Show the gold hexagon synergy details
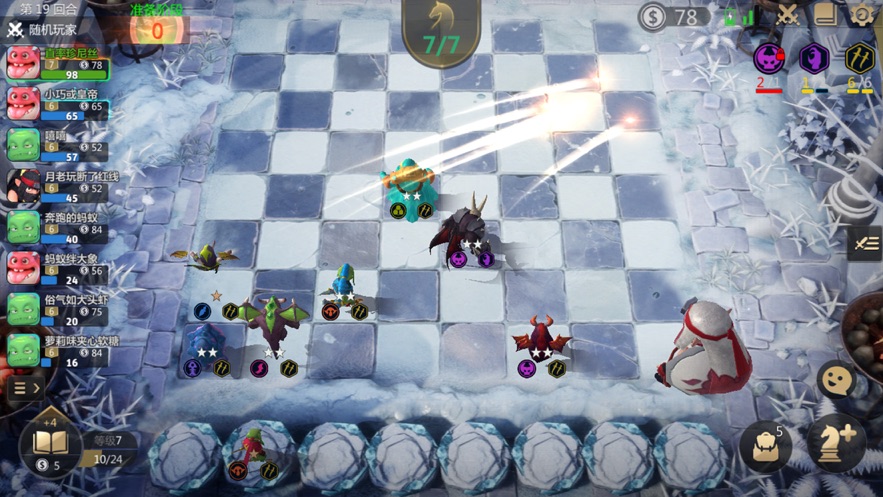883x497 pixels. pyautogui.click(x=859, y=59)
